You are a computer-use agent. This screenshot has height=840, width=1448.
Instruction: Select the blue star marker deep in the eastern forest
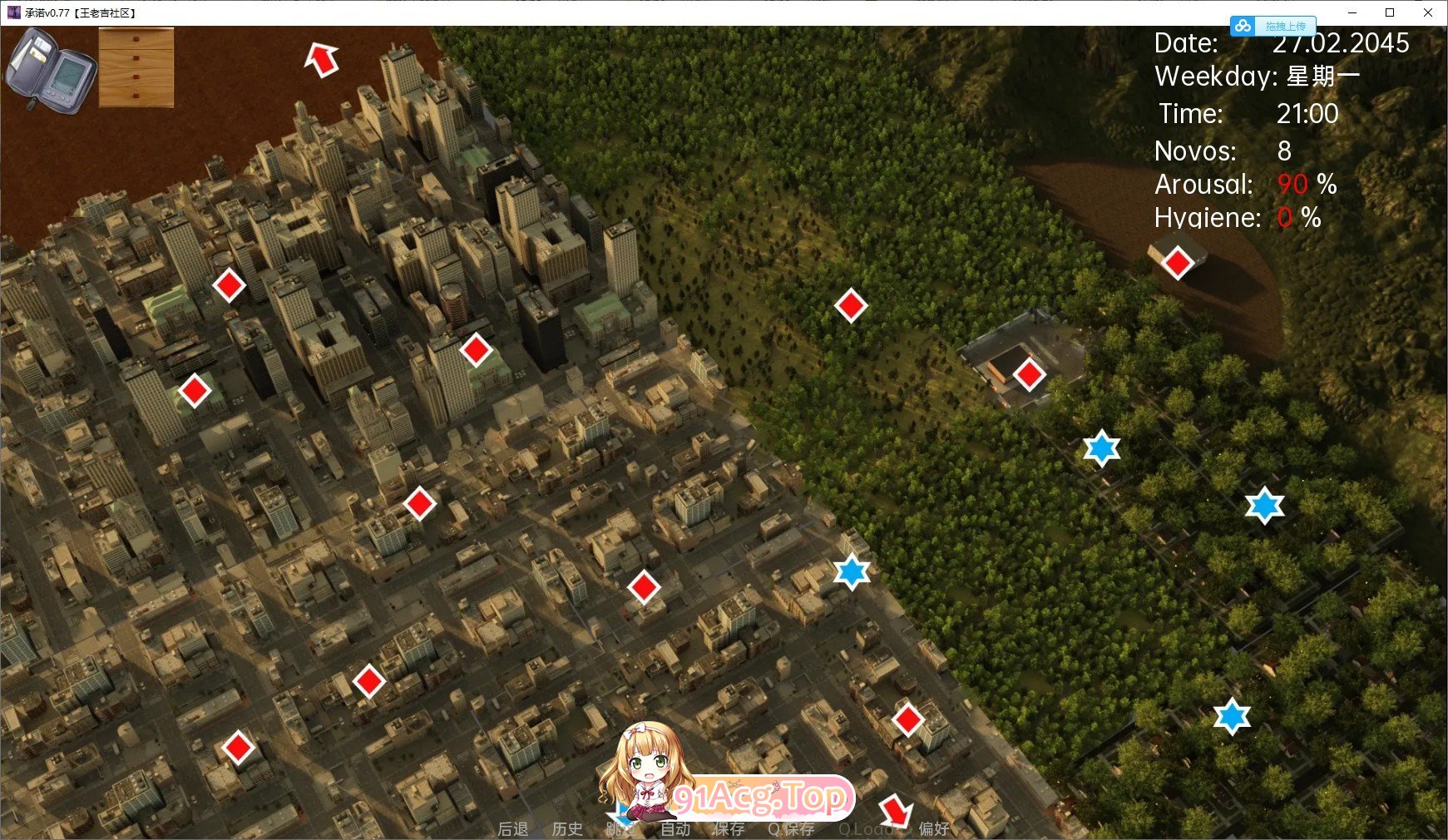point(1264,506)
